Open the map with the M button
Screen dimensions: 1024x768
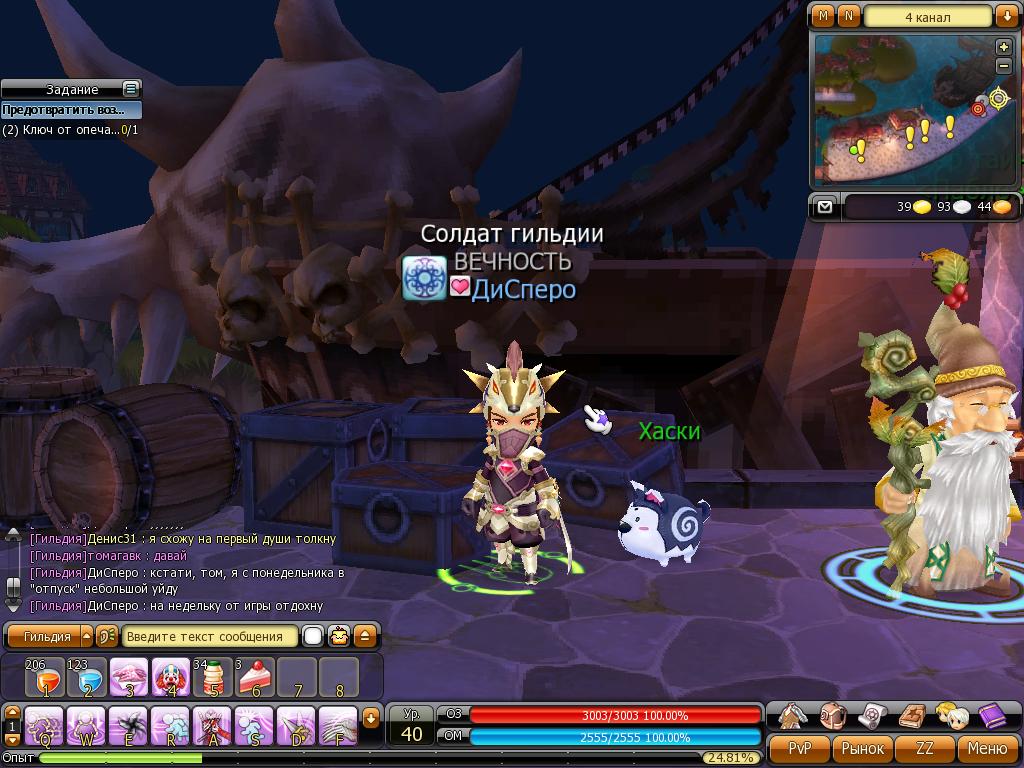(x=823, y=16)
